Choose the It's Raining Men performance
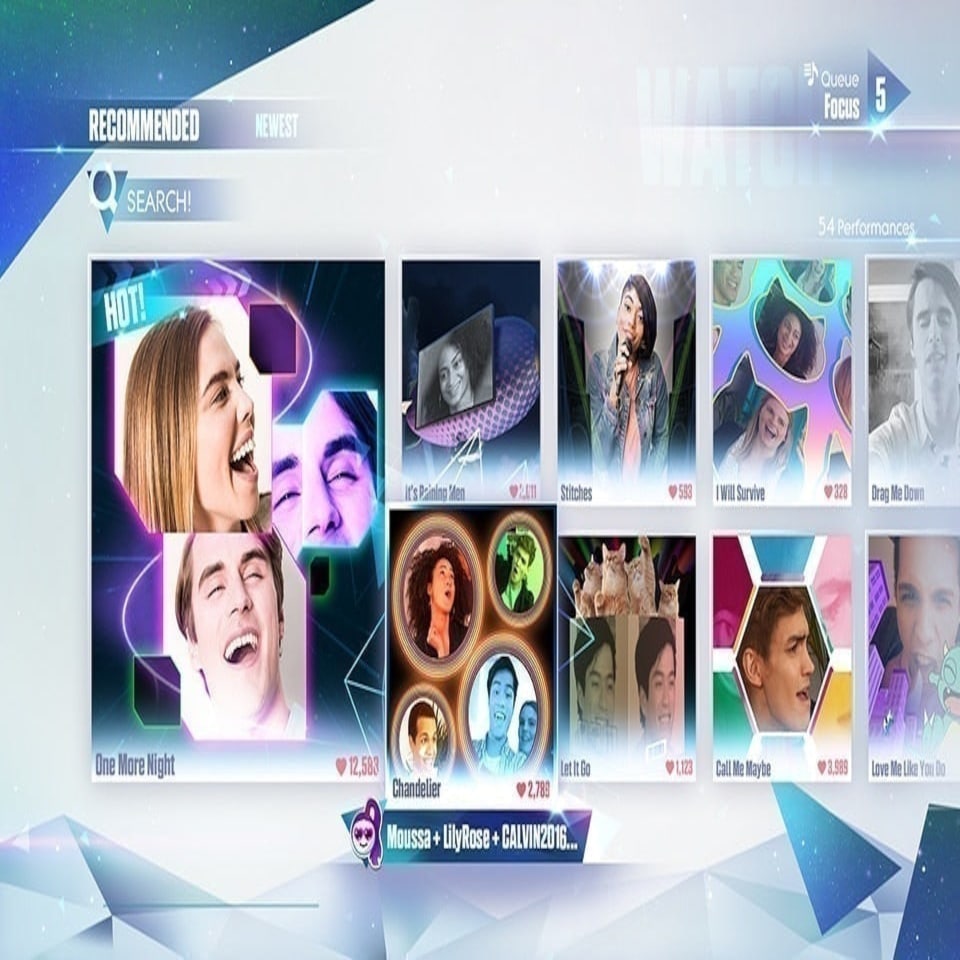960x960 pixels. click(470, 380)
